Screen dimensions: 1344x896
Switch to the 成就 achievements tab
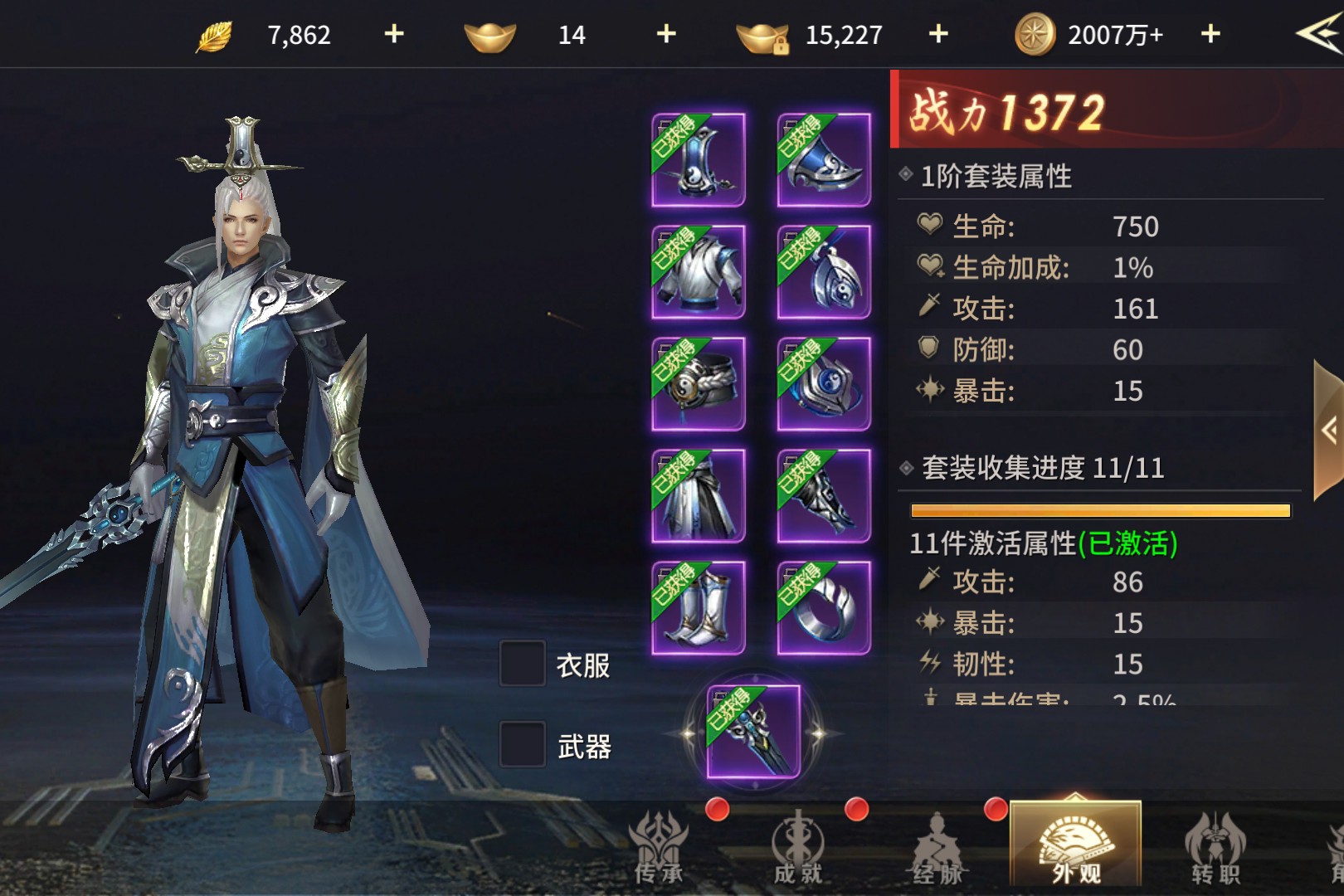(798, 848)
